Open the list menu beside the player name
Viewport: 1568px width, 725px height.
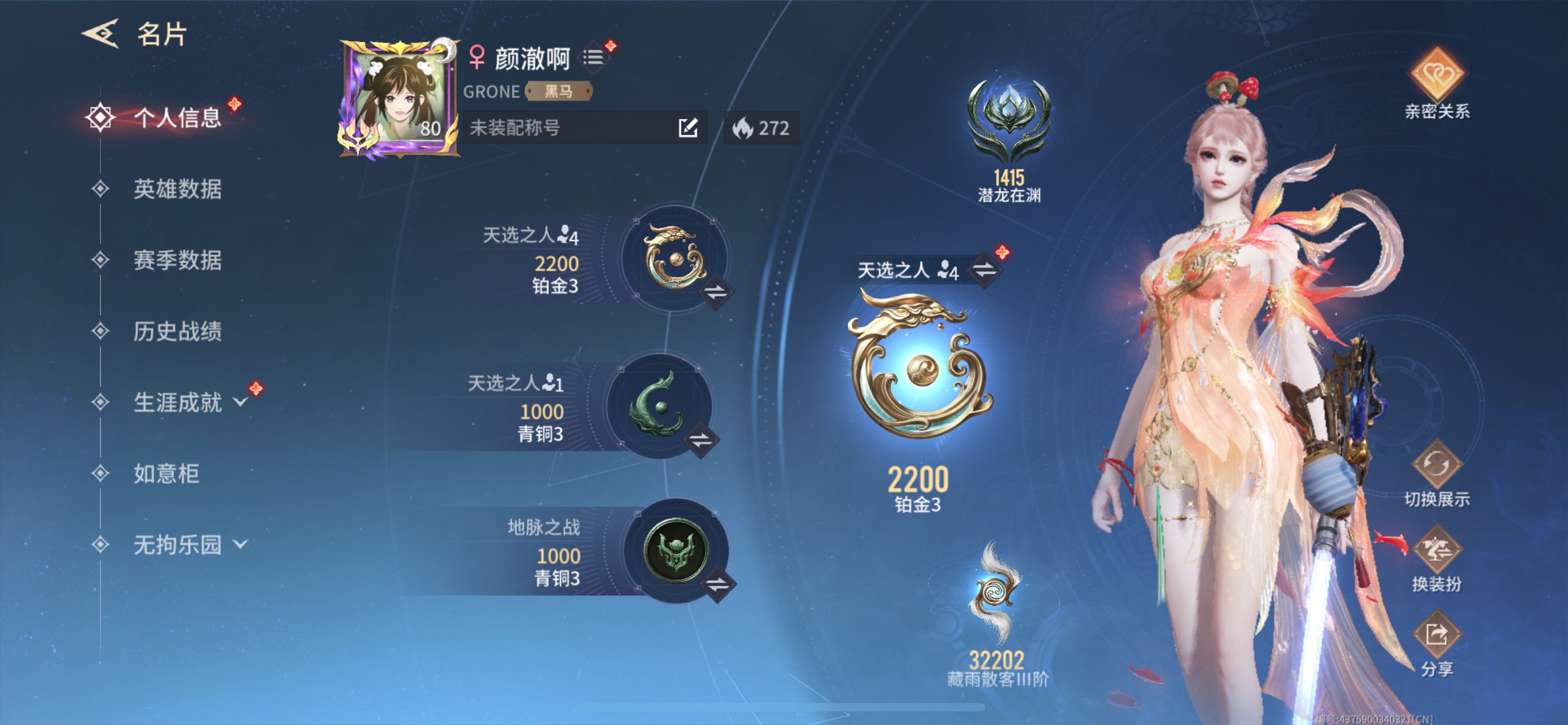593,57
